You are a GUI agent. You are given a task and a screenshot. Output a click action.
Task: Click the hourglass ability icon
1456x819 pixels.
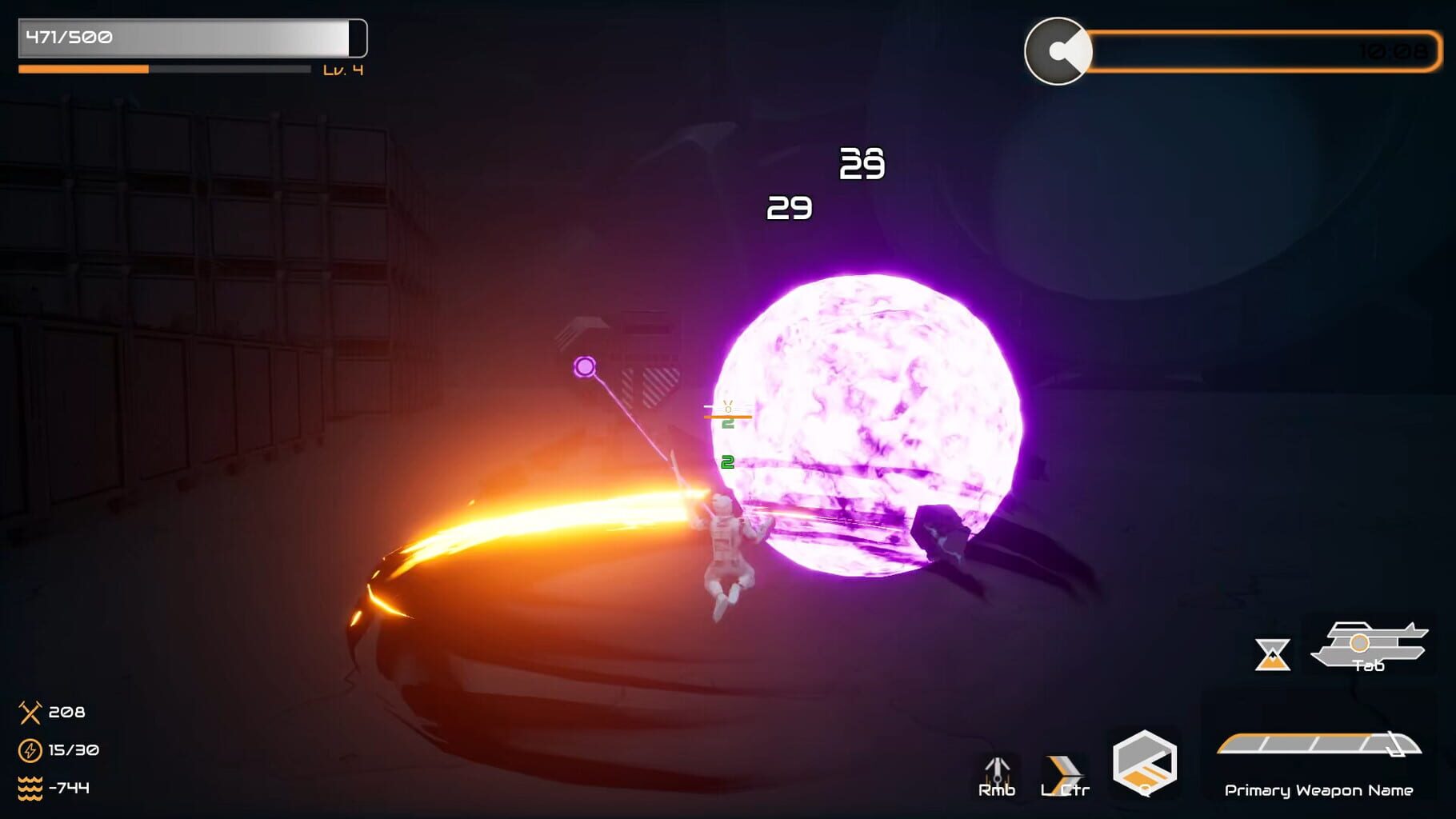pyautogui.click(x=1272, y=654)
